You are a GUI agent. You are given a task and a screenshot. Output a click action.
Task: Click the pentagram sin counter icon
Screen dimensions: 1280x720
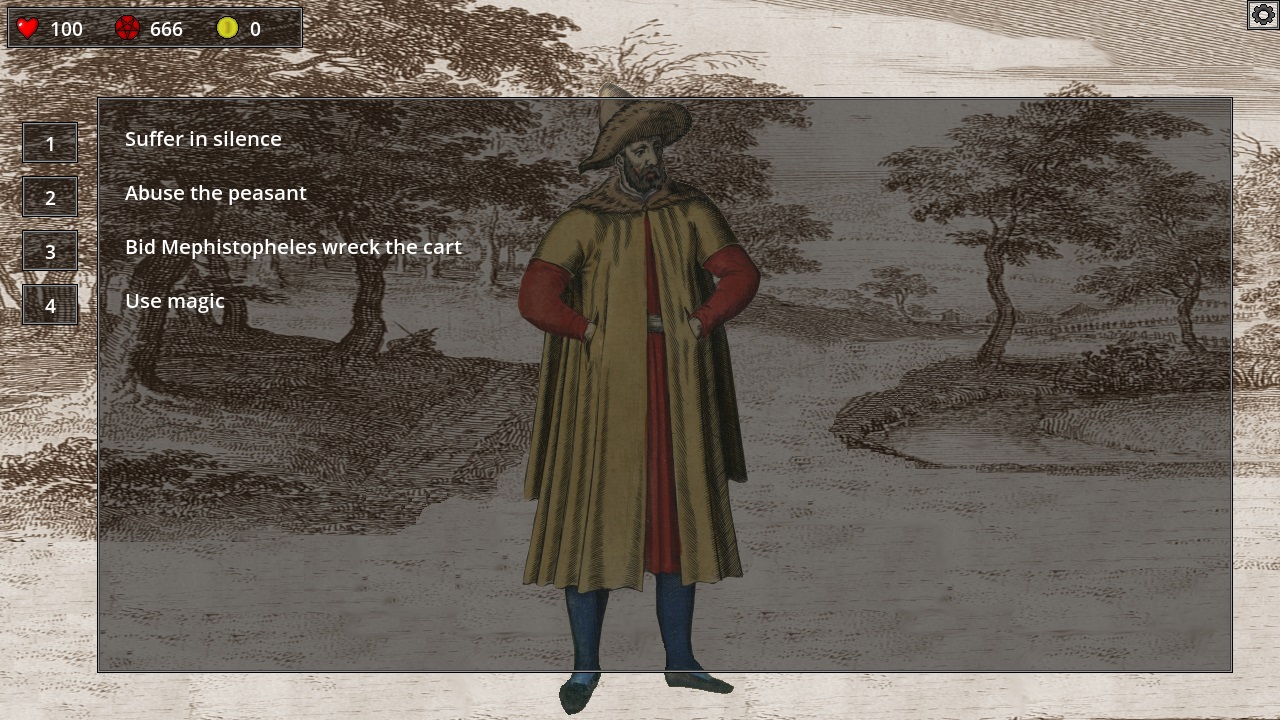[x=128, y=28]
